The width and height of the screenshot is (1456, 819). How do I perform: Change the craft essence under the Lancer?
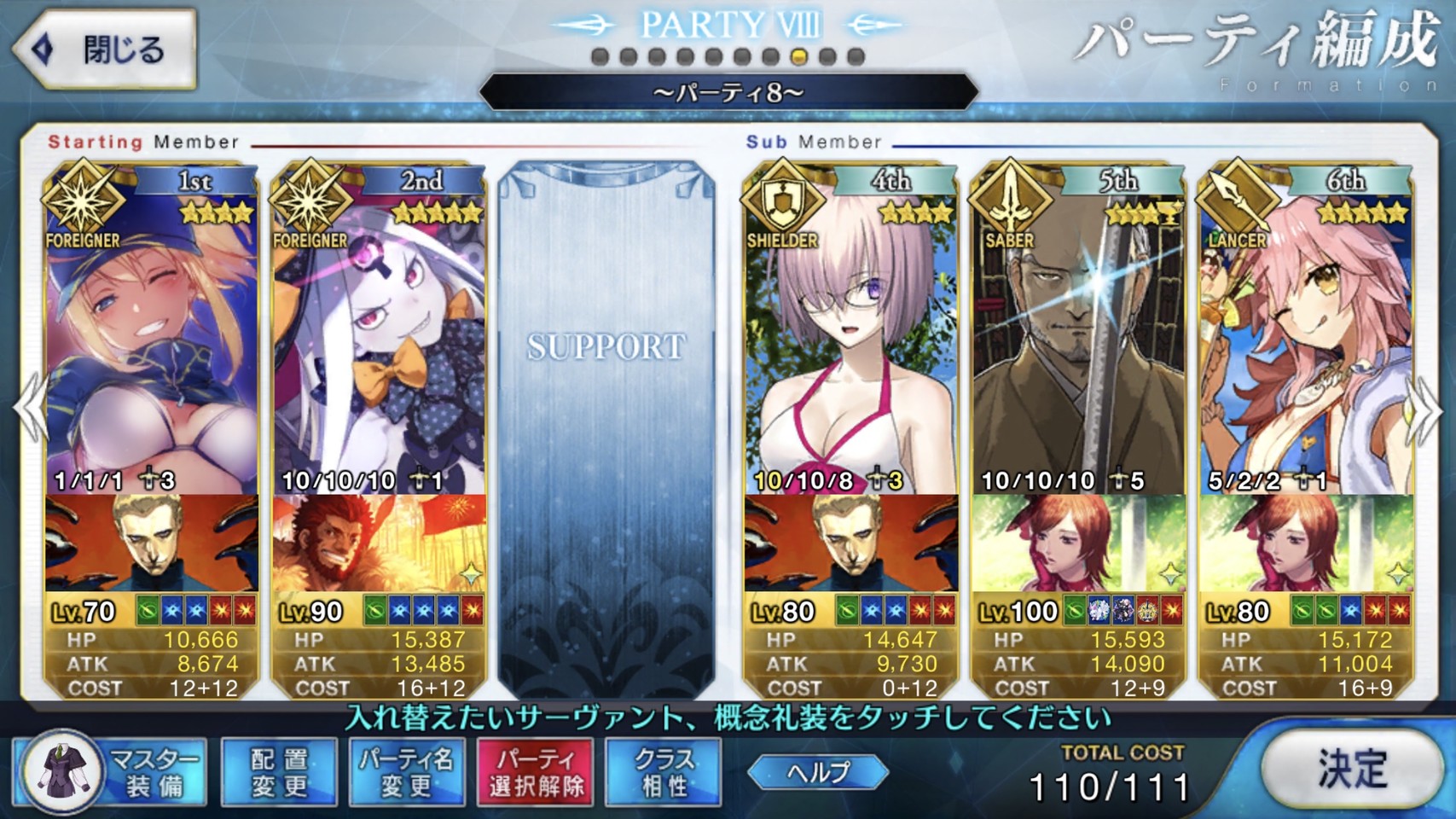(1306, 543)
